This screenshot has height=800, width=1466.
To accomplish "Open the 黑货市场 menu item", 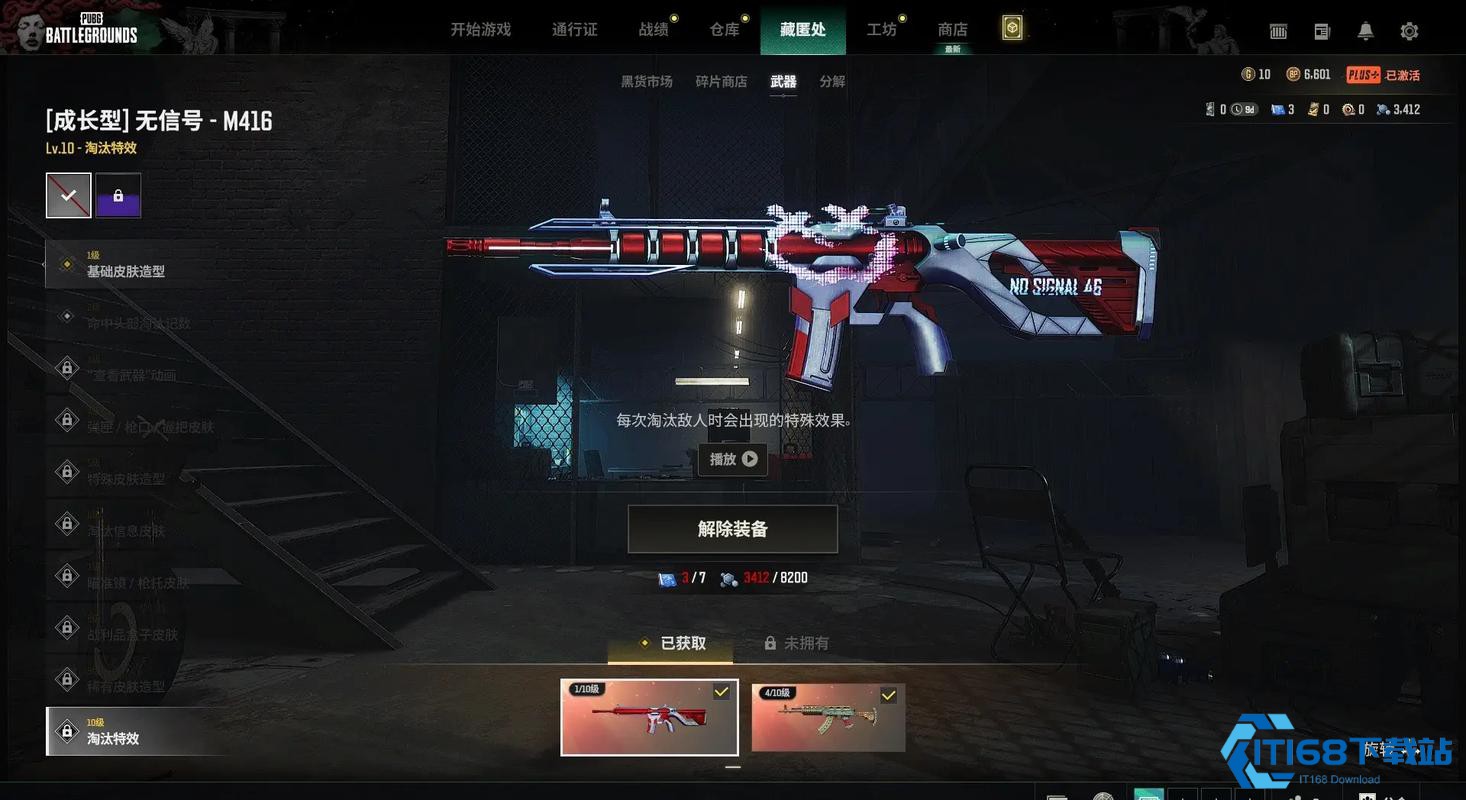I will [645, 81].
